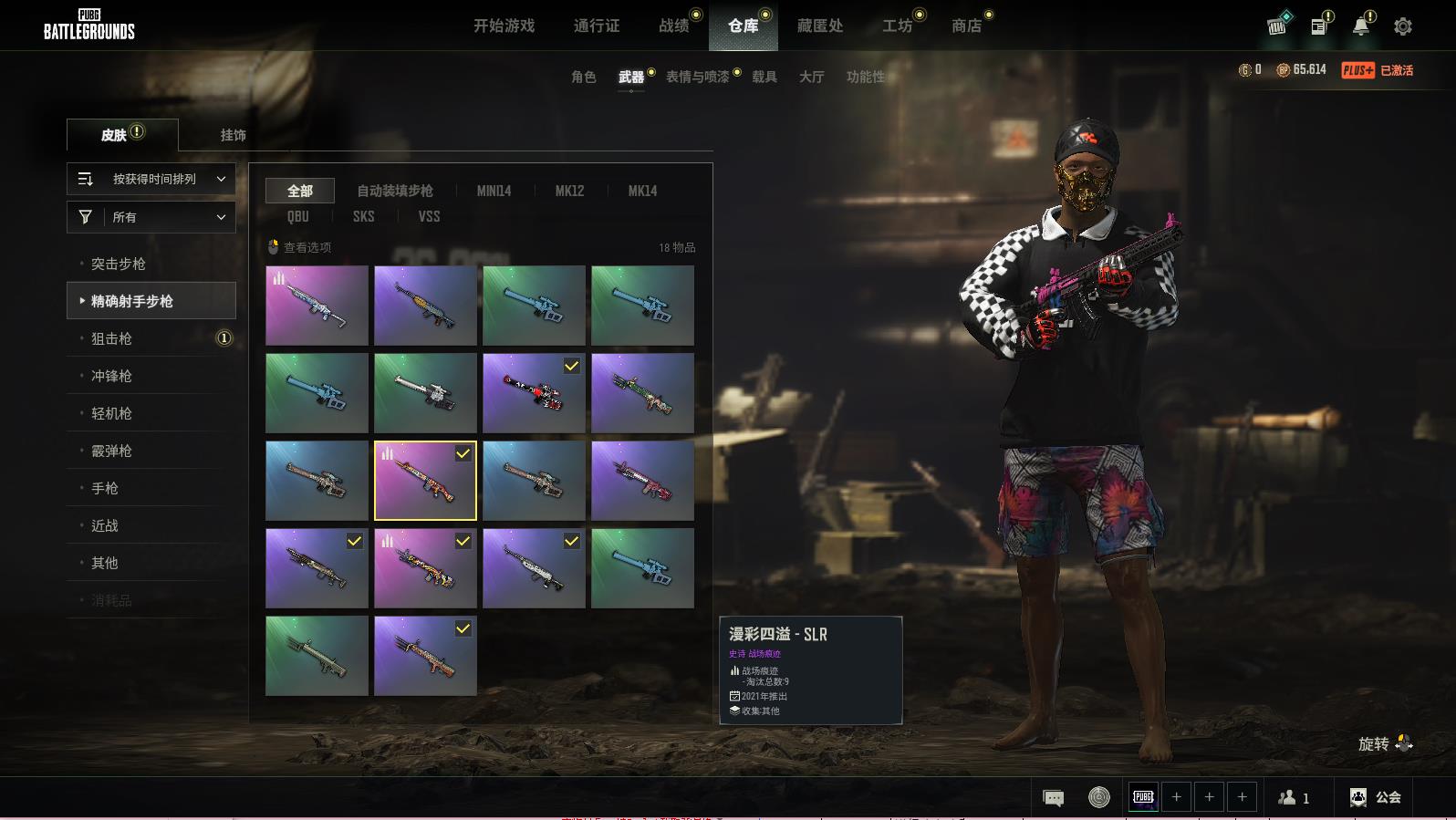Switch to 表情与喷漆 sub-tab
Viewport: 1456px width, 820px height.
(x=697, y=77)
